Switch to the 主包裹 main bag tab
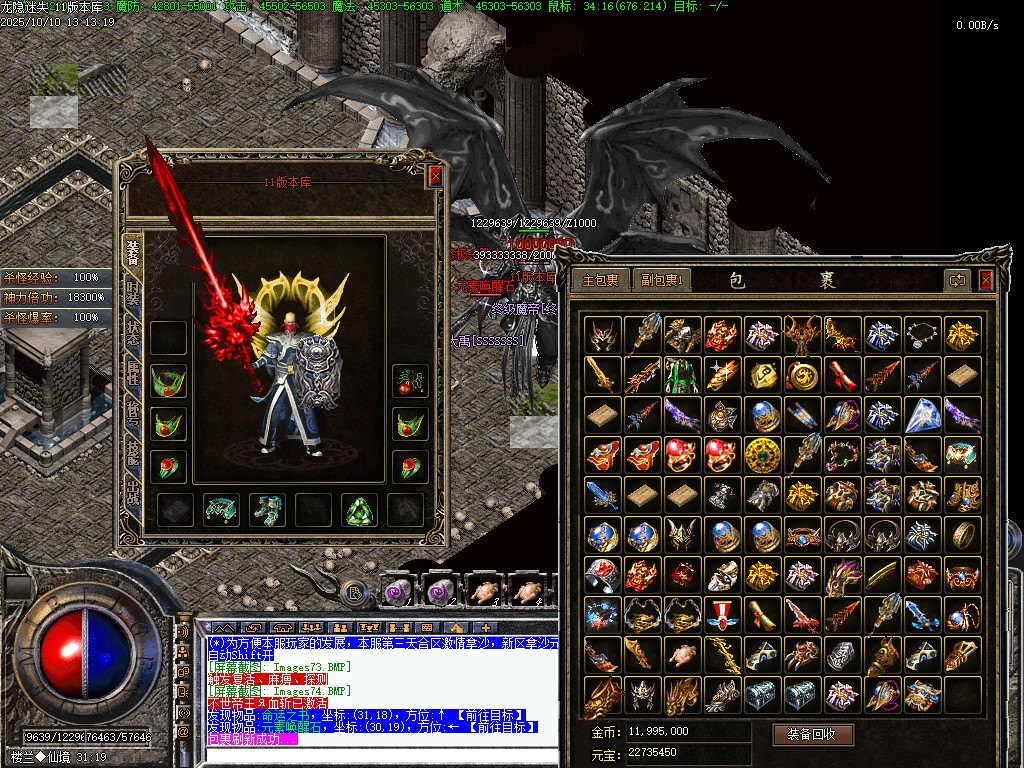Image resolution: width=1024 pixels, height=768 pixels. click(601, 280)
